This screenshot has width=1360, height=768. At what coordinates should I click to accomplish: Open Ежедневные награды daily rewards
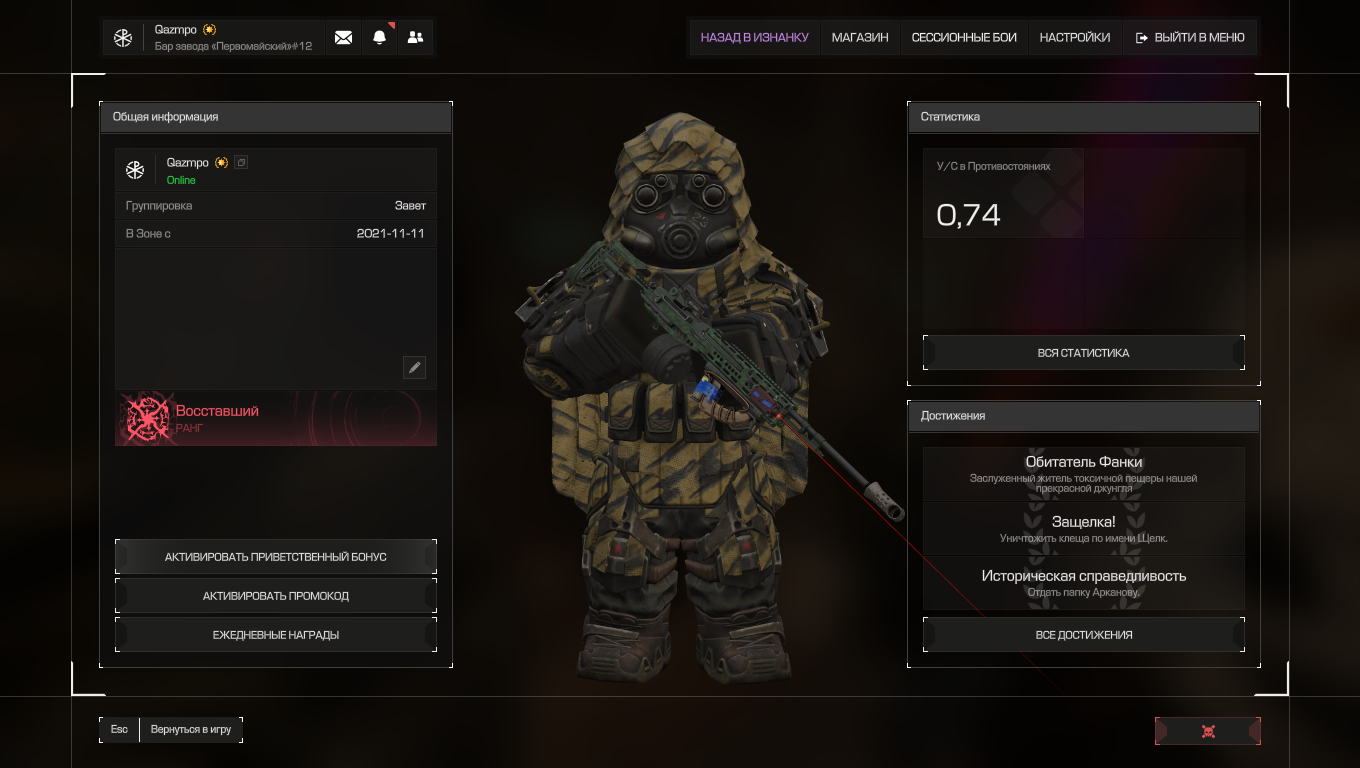pos(276,635)
